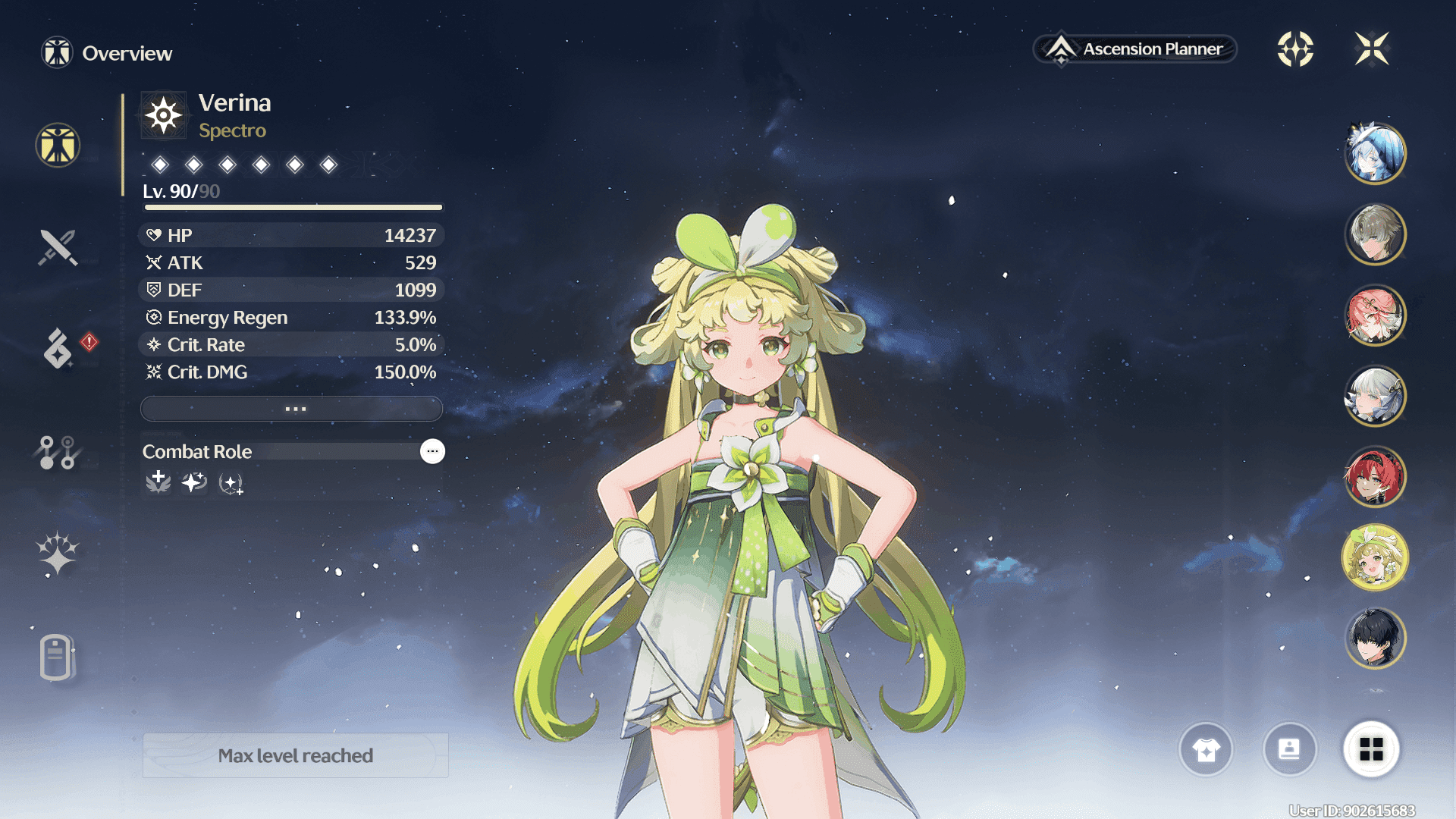Select the red-haired character portrait
This screenshot has width=1456, height=819.
point(1375,476)
